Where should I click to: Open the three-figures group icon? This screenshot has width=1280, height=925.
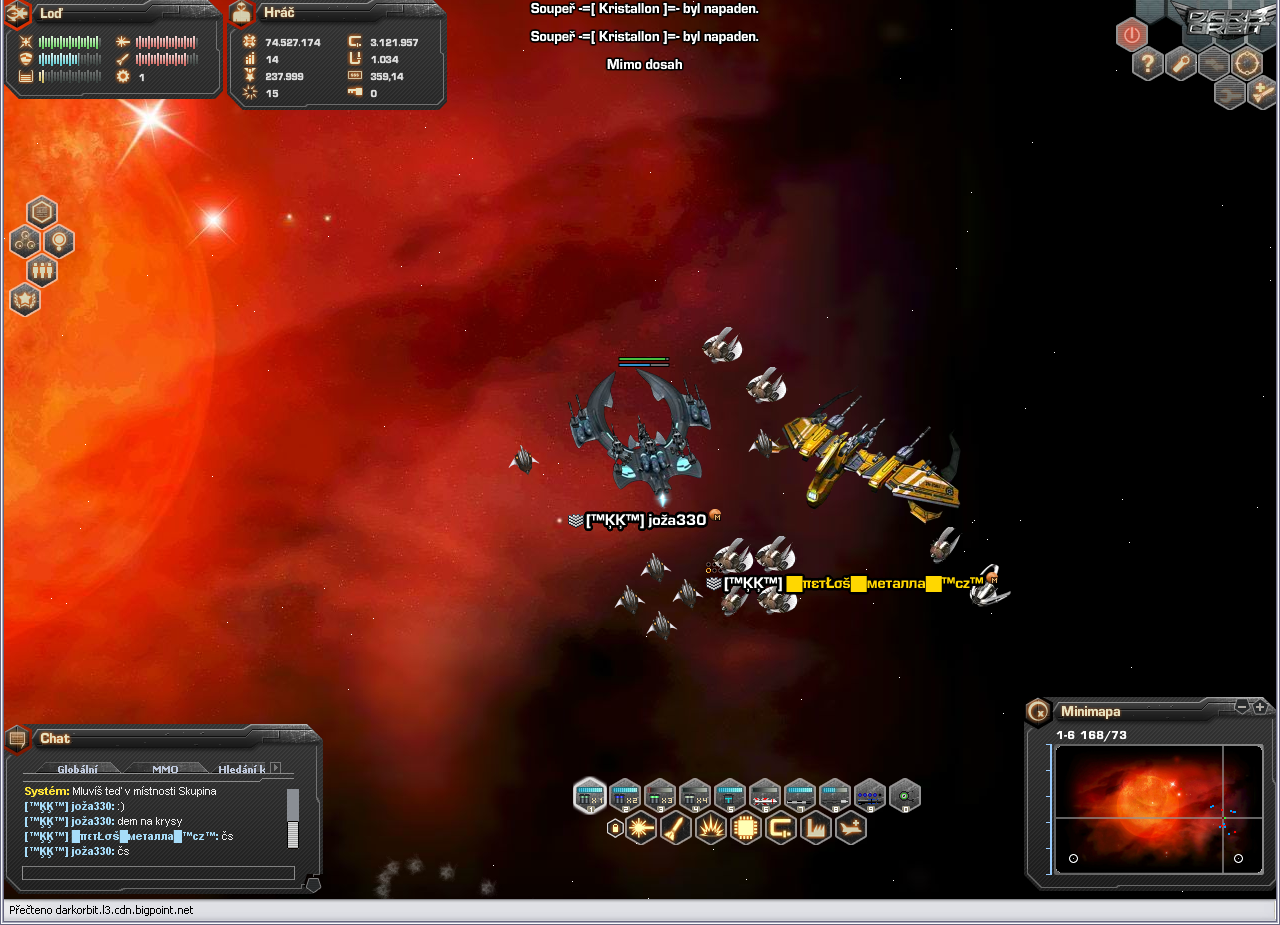pos(41,270)
